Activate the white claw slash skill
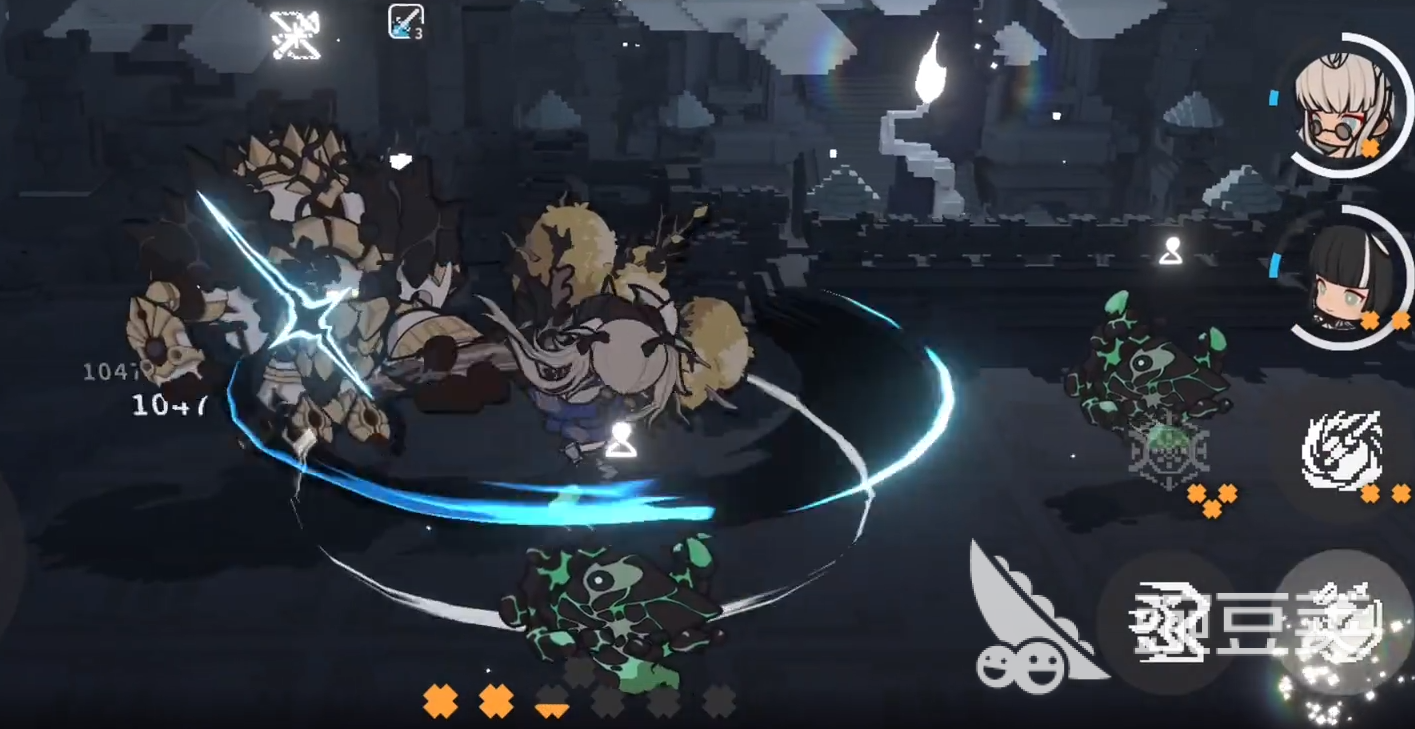The image size is (1415, 729). click(x=1343, y=450)
